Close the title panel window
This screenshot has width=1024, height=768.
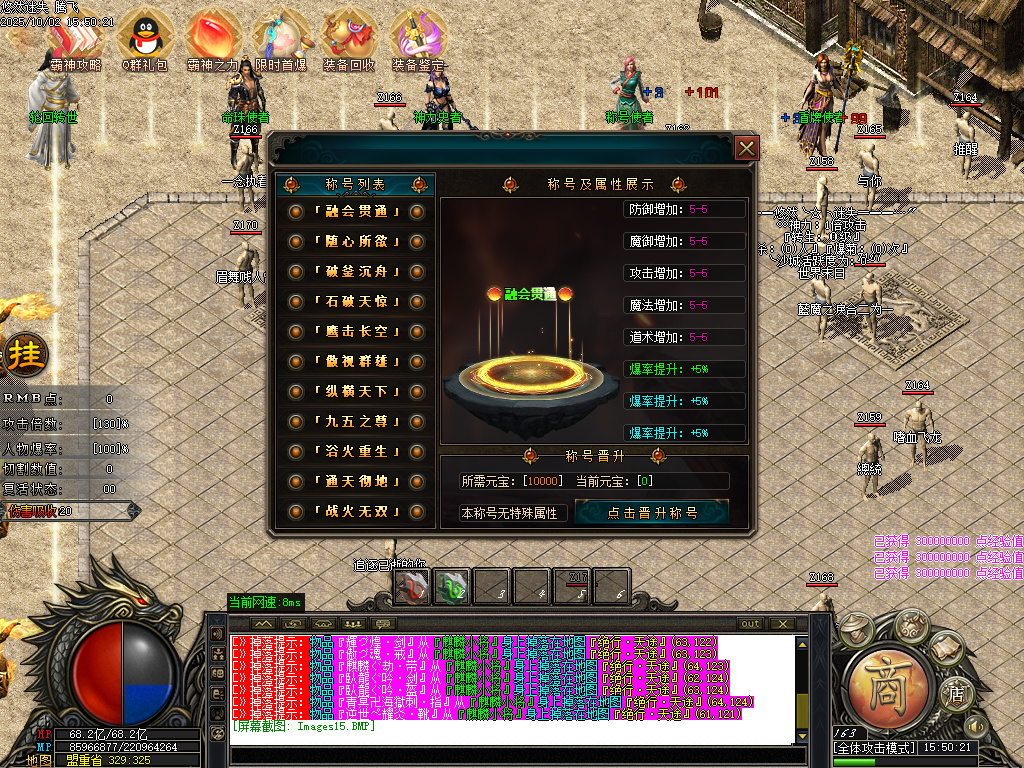point(746,149)
